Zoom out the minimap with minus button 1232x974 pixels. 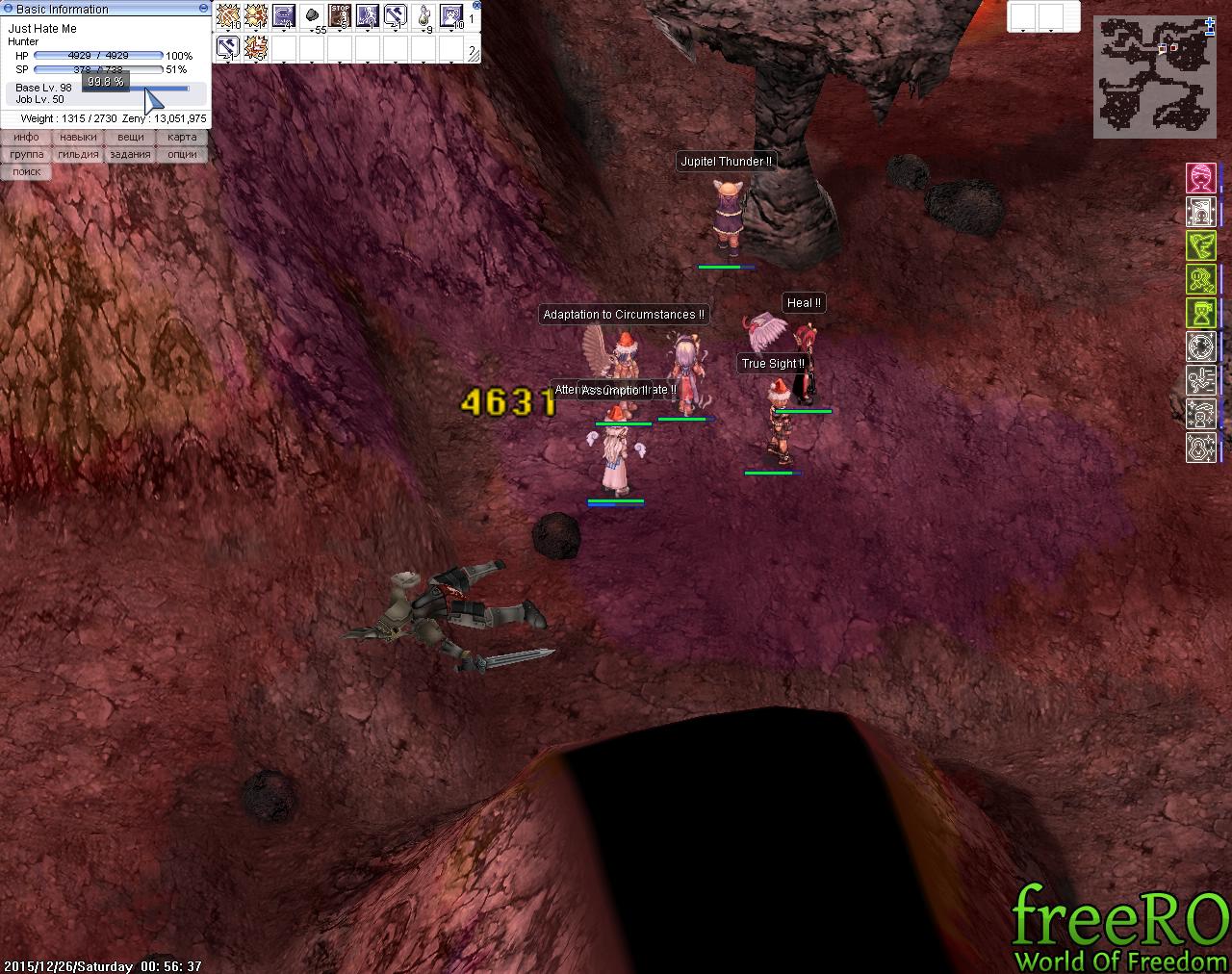pyautogui.click(x=1209, y=35)
